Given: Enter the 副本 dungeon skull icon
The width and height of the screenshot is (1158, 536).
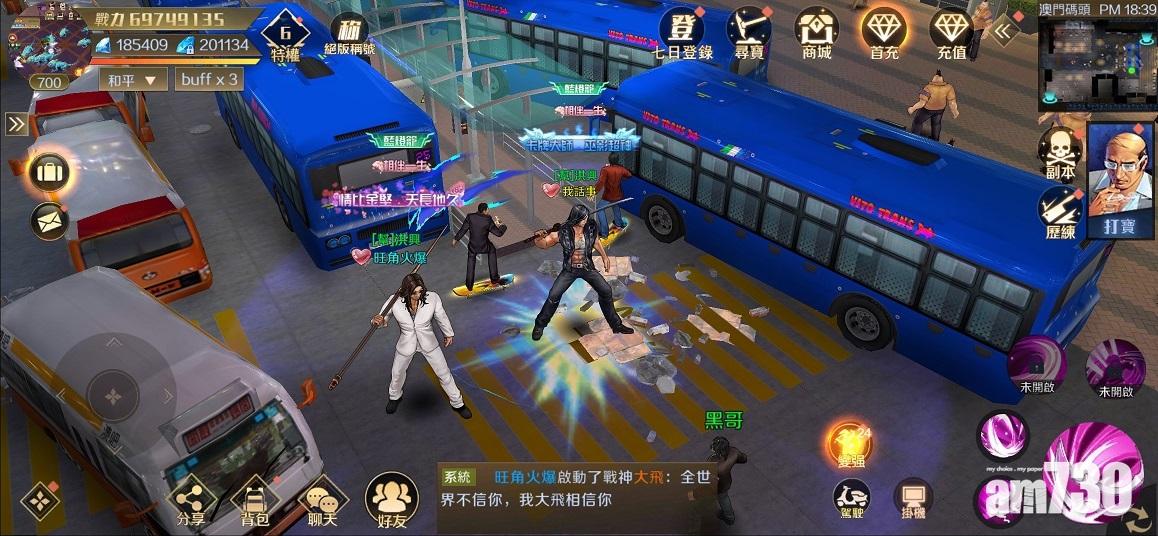Looking at the screenshot, I should pos(1059,152).
